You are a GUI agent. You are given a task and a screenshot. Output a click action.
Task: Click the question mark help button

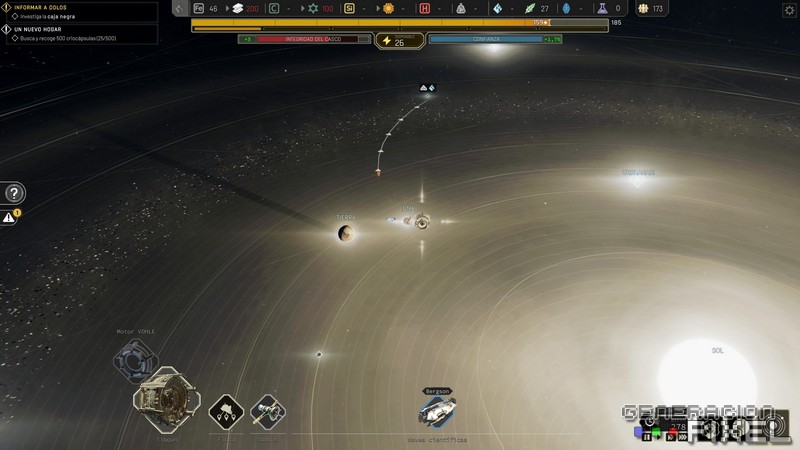pos(14,194)
